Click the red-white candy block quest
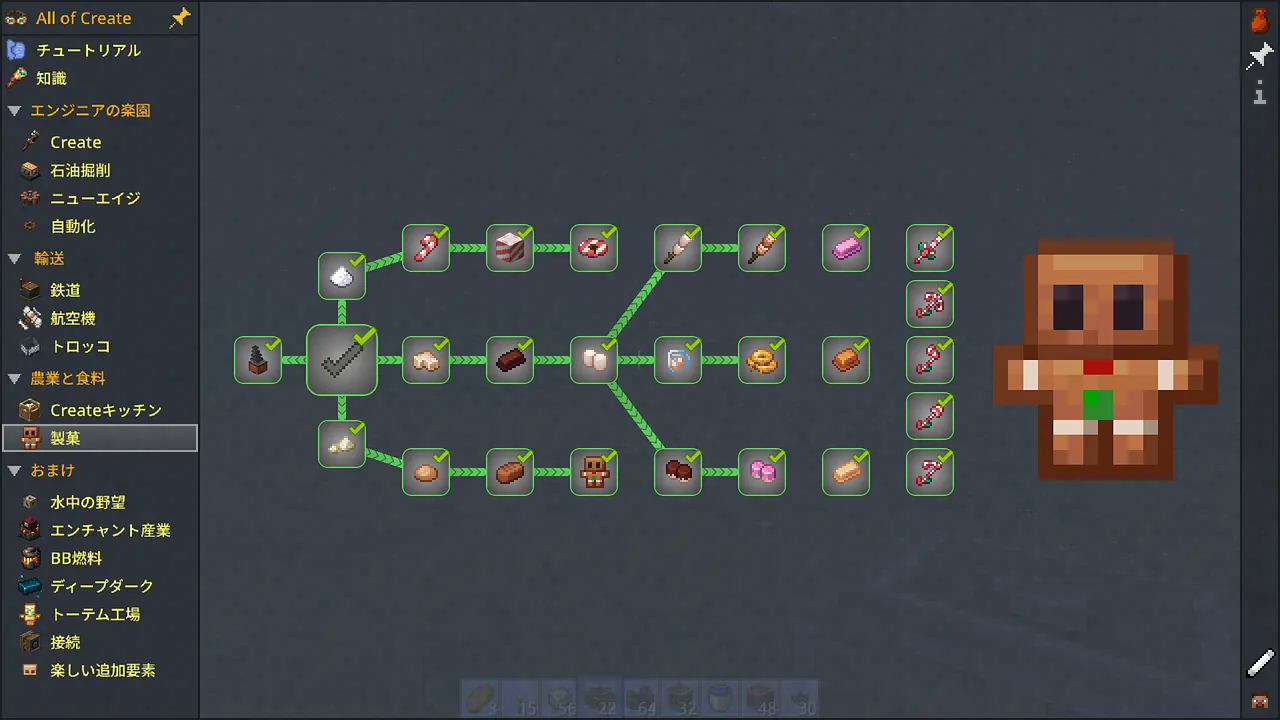Viewport: 1280px width, 720px height. click(510, 248)
